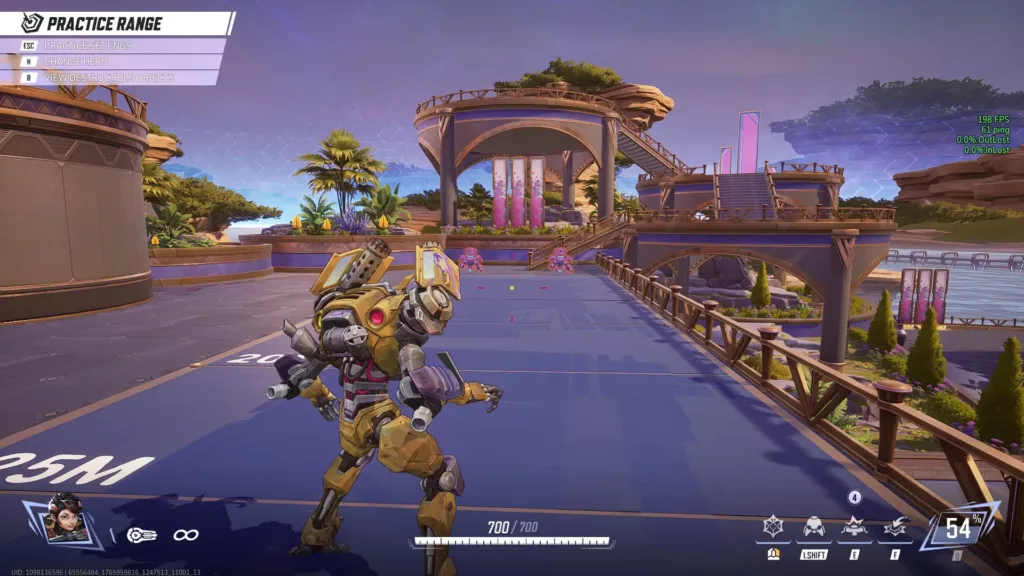This screenshot has width=1024, height=576.
Task: Use the mine ability with 4 charges
Action: (x=854, y=526)
